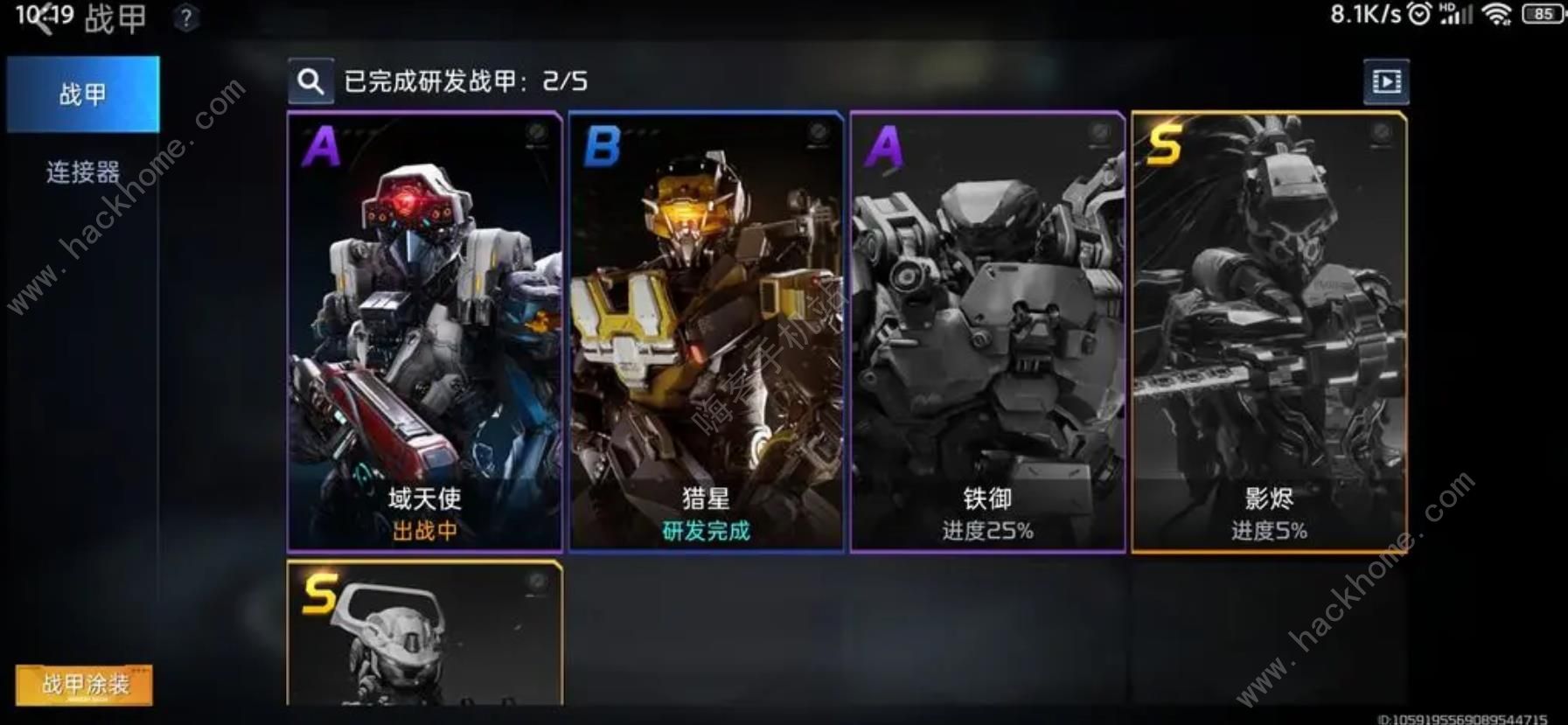The width and height of the screenshot is (1568, 725).
Task: Pick the 影烬 armor card
Action: coord(1269,332)
